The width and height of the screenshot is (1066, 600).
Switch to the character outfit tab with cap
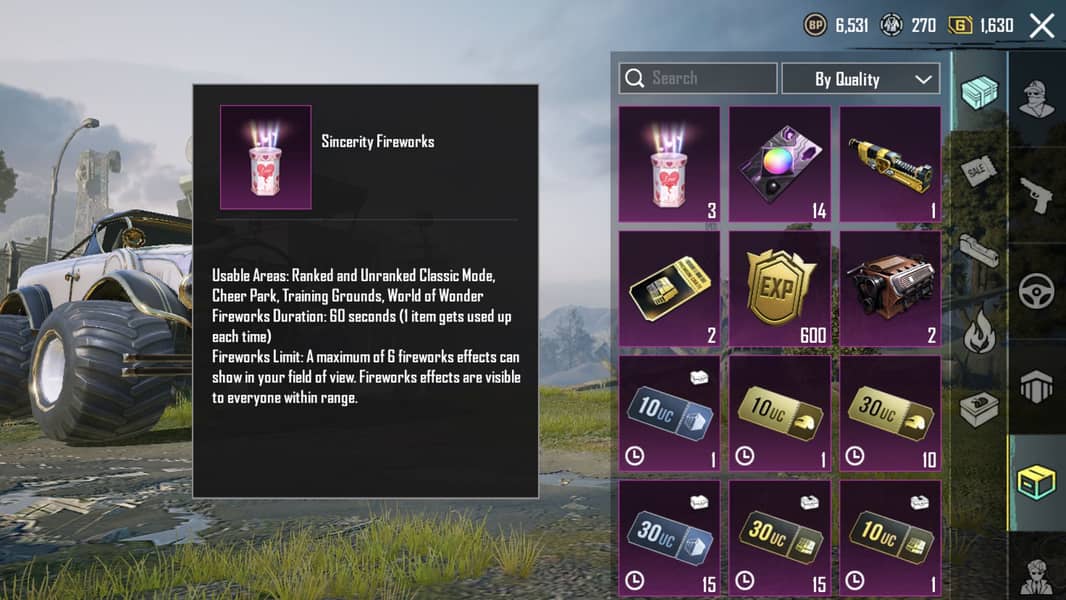click(1037, 98)
